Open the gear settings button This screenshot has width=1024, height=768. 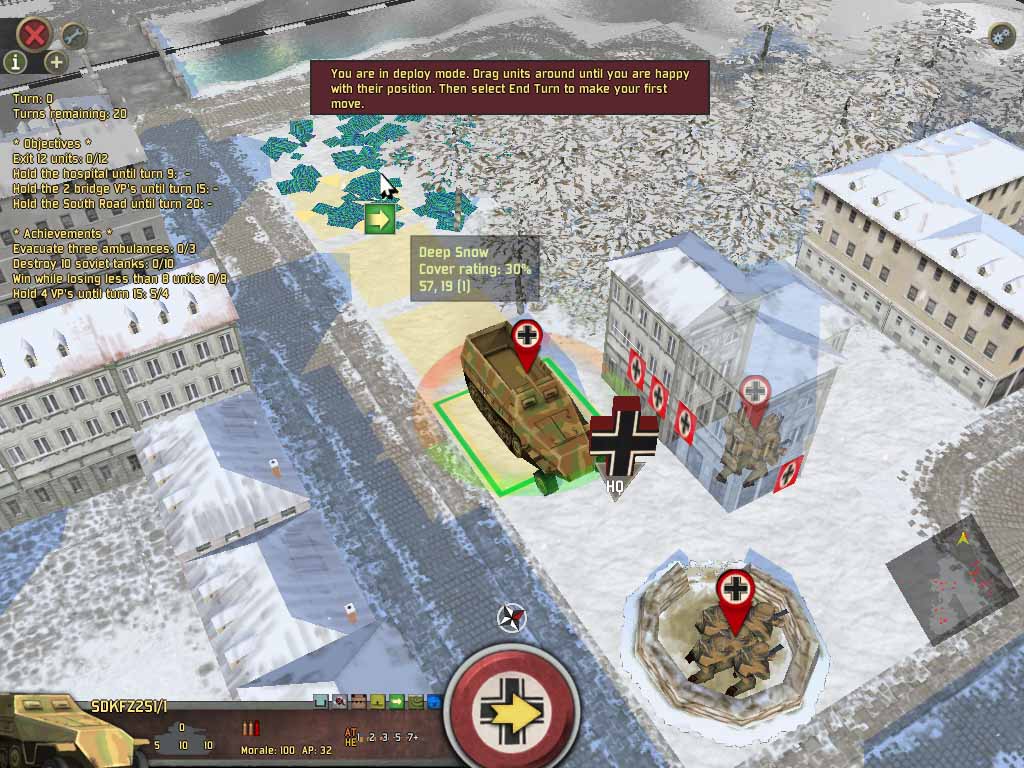pos(1001,36)
